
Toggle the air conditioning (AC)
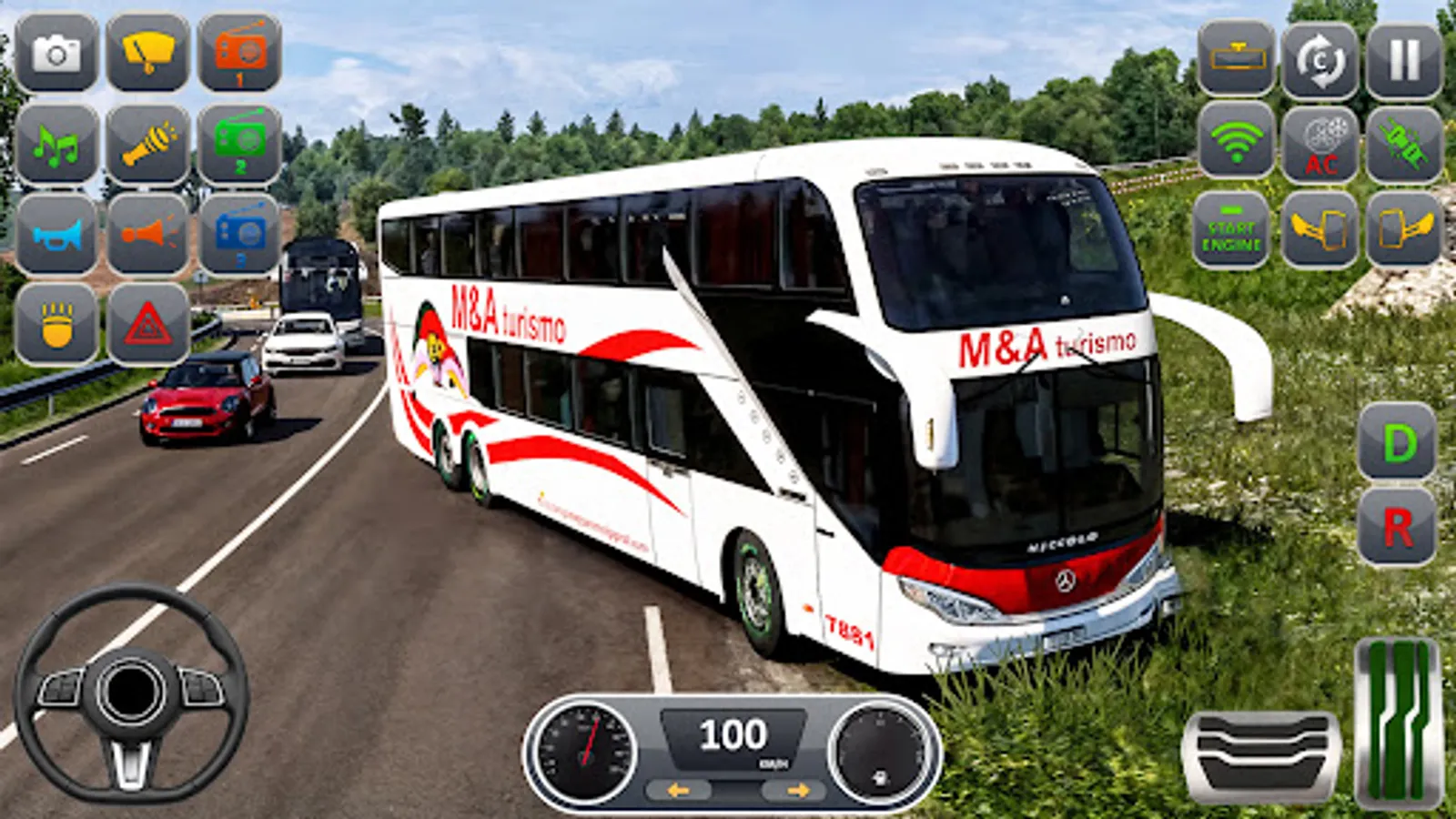(1319, 144)
